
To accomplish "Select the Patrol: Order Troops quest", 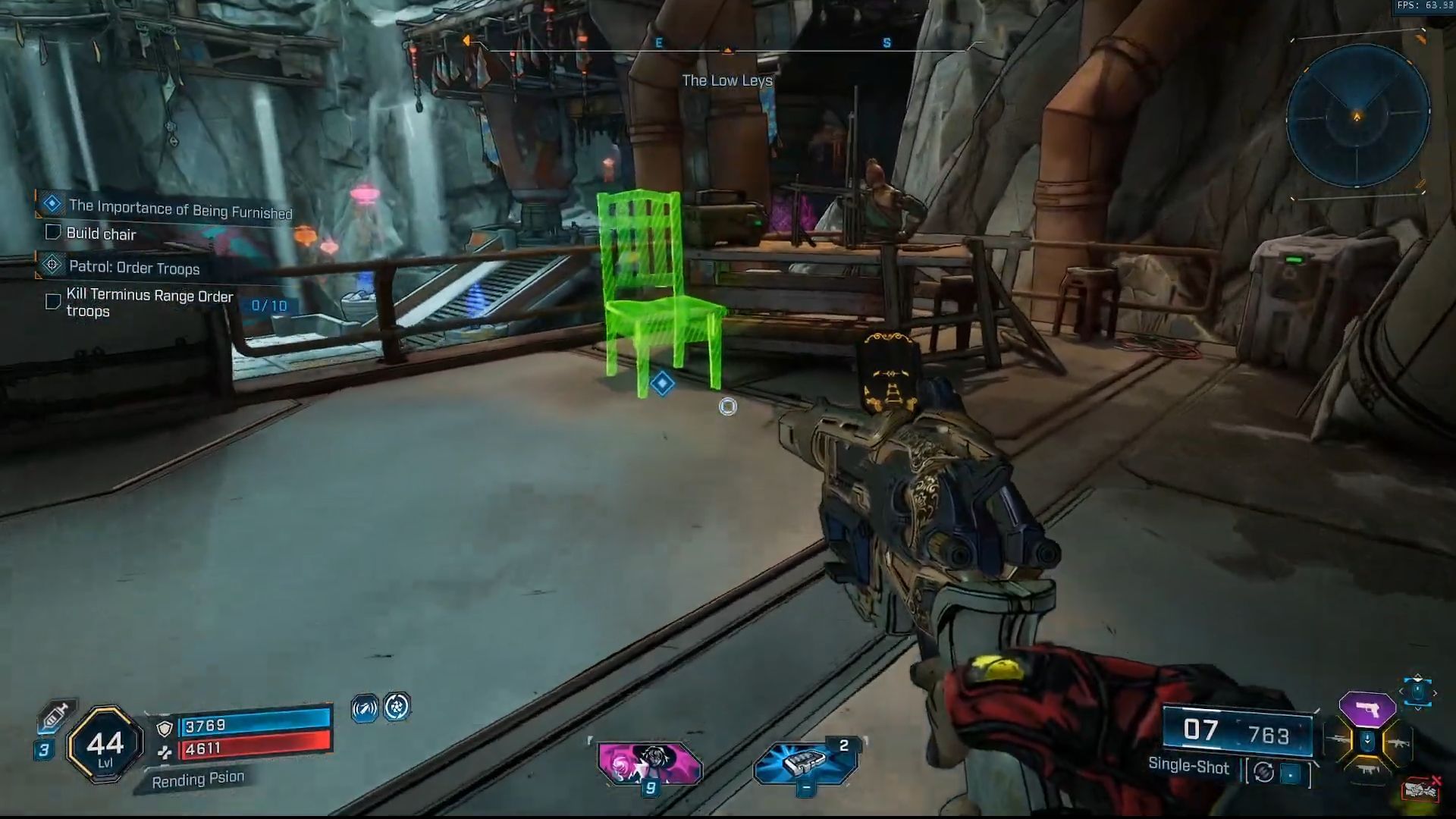I will (134, 268).
